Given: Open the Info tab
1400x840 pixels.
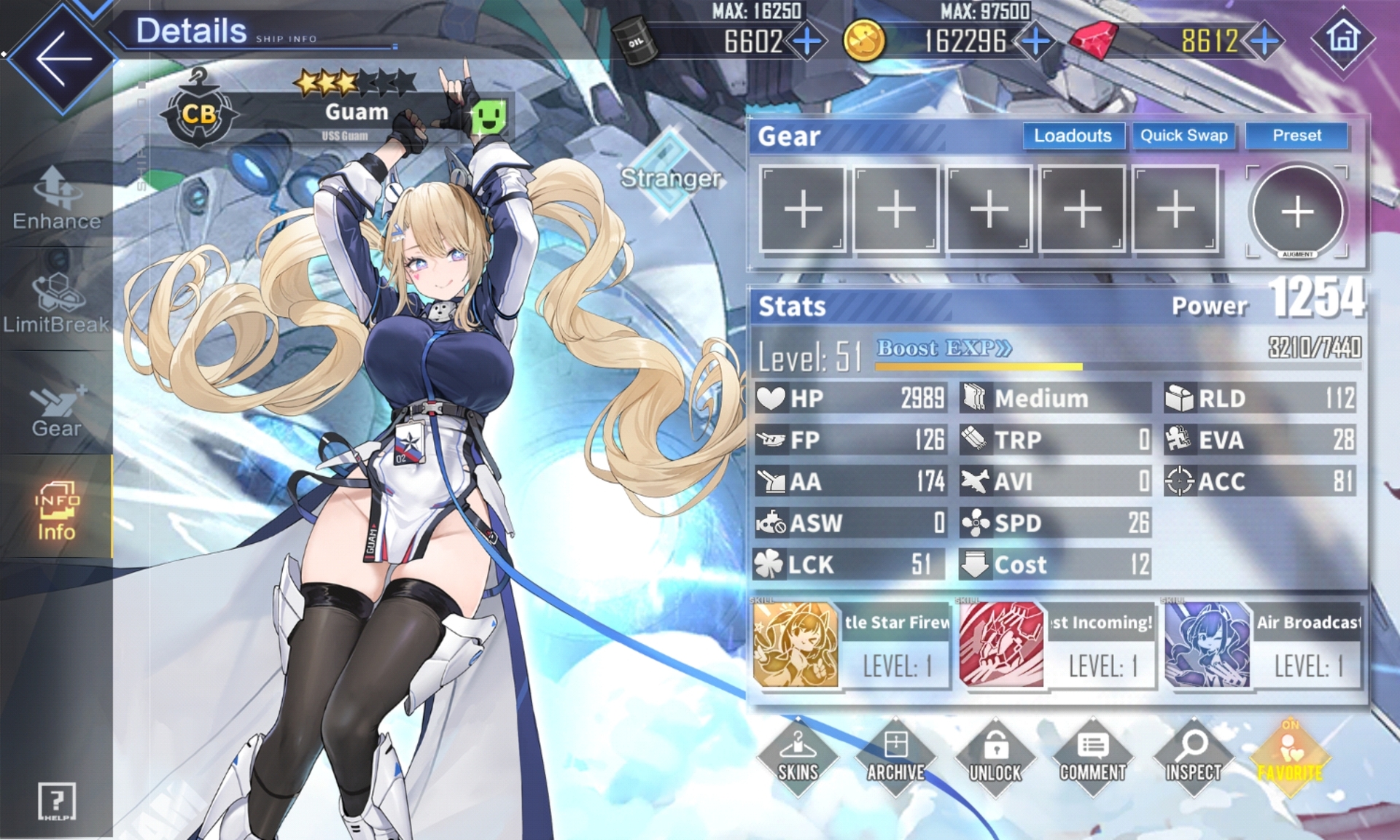Looking at the screenshot, I should tap(57, 510).
